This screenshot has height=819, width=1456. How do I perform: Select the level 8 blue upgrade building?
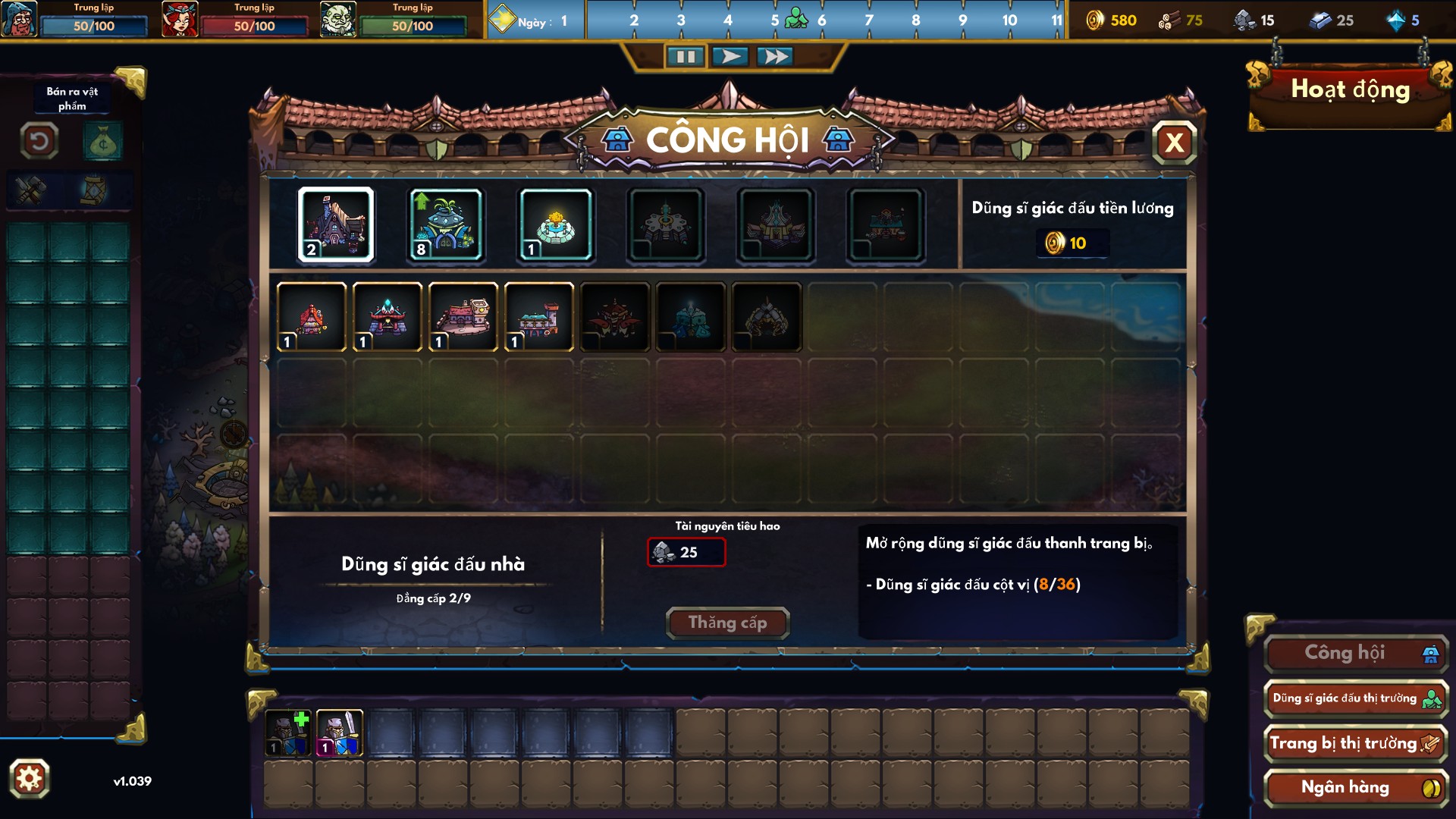click(x=445, y=224)
